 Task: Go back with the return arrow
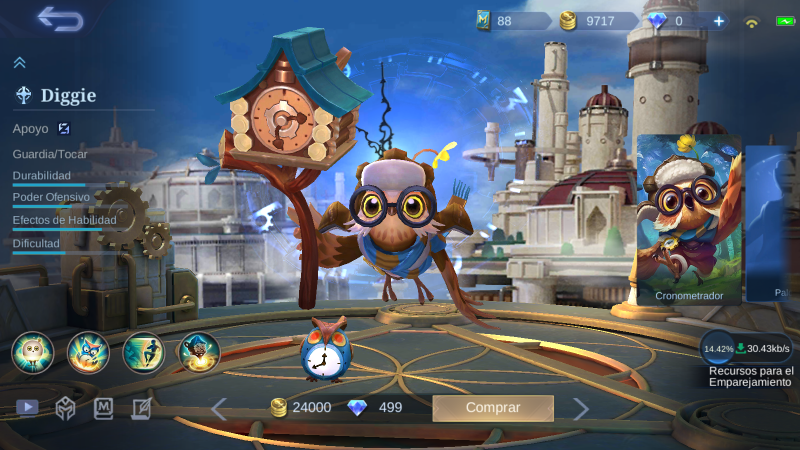point(59,19)
